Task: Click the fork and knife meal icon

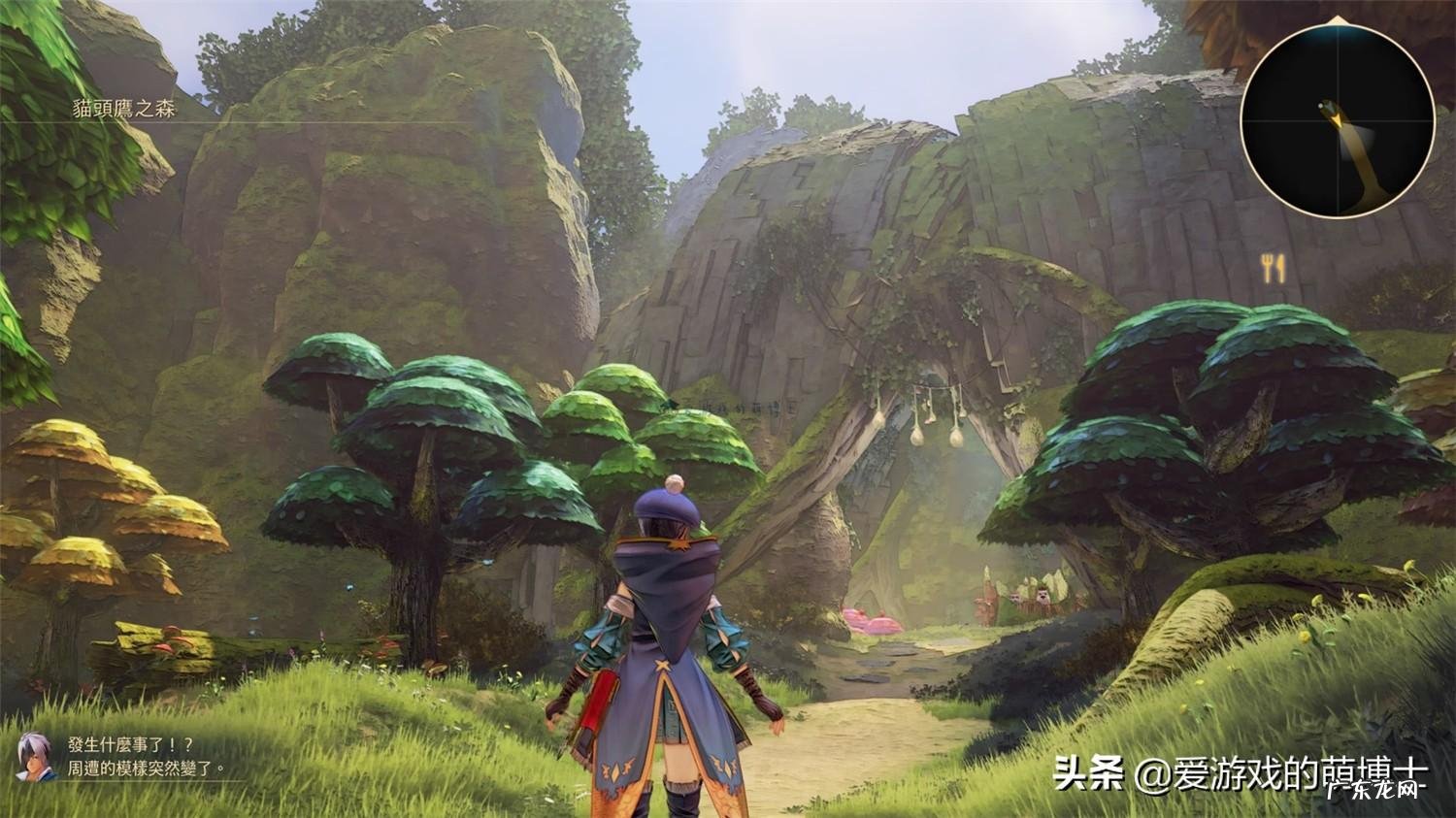Action: click(1274, 267)
